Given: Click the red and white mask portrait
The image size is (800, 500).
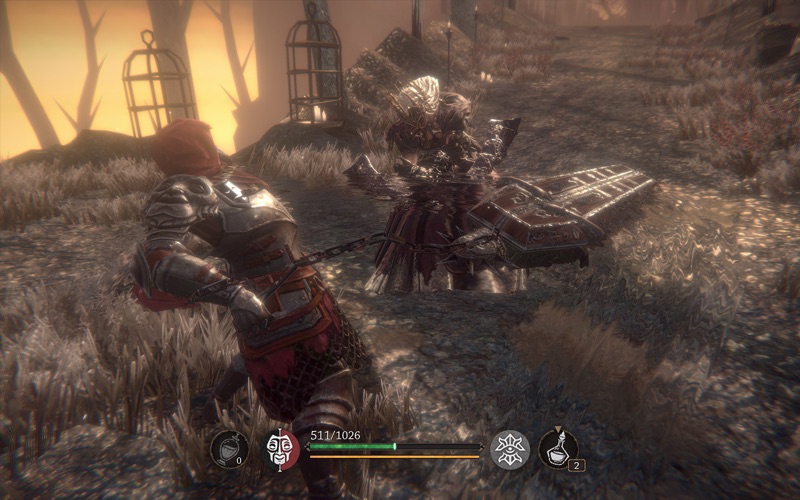Looking at the screenshot, I should click(x=282, y=449).
